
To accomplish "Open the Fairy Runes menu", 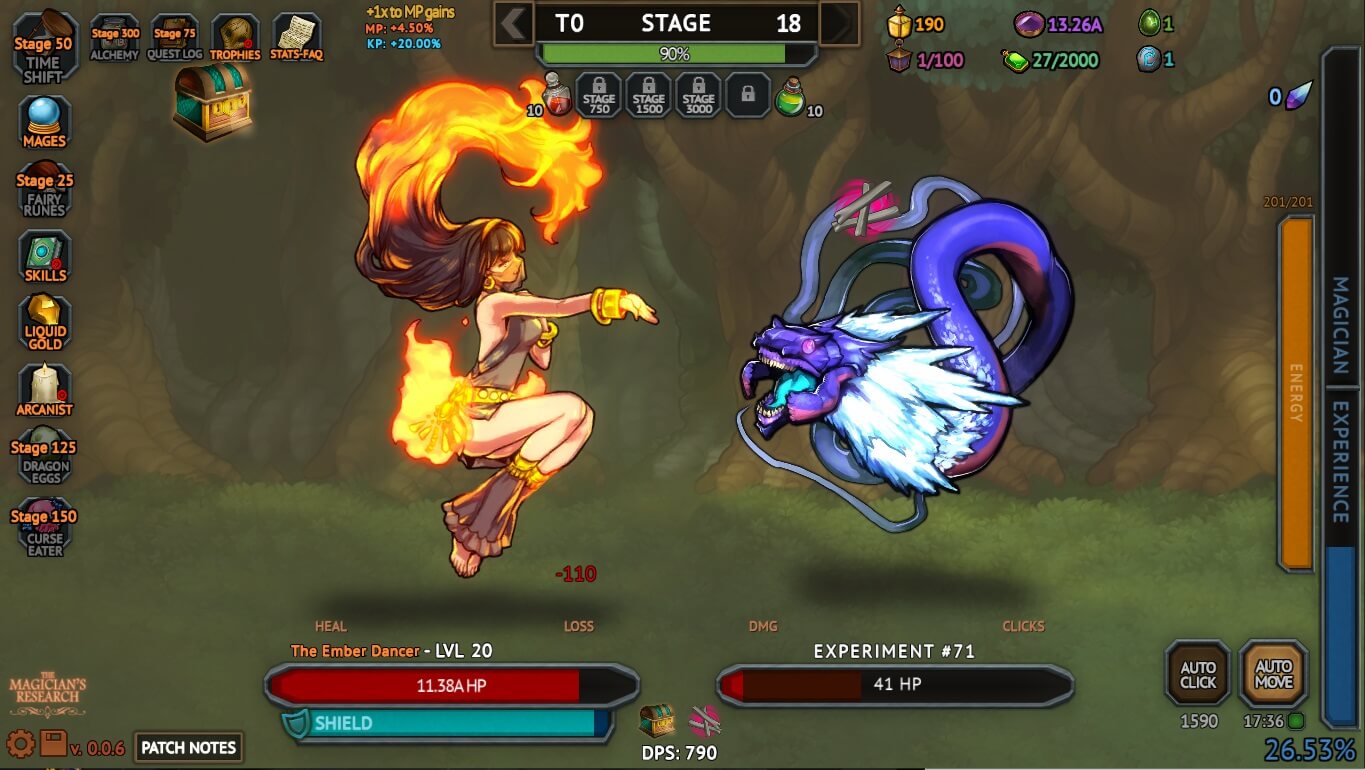I will [44, 191].
